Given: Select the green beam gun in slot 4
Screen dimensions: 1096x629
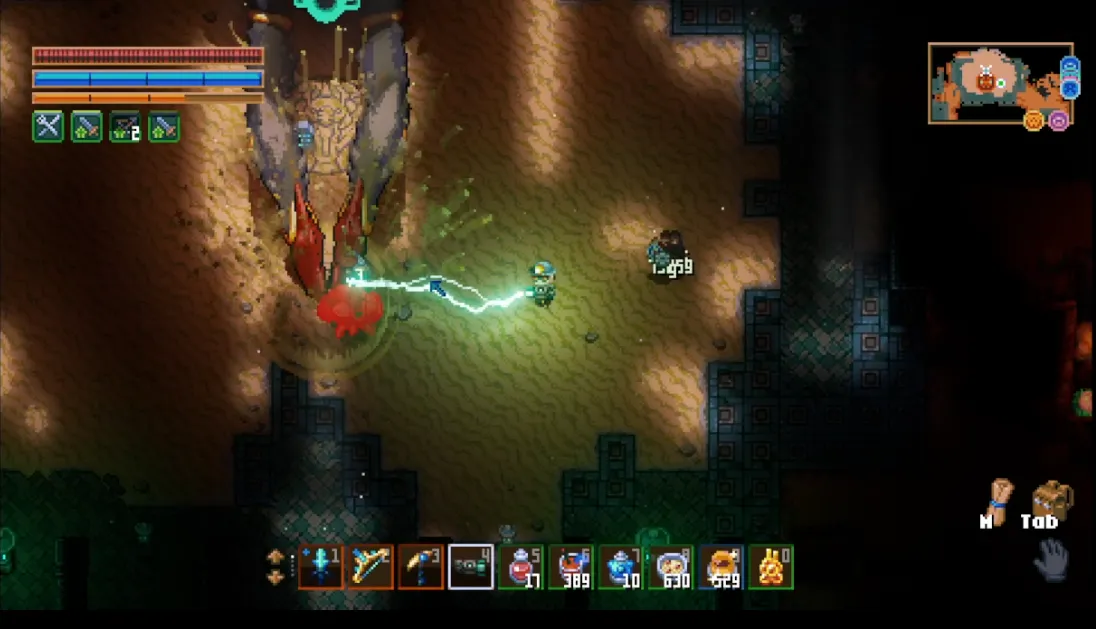Looking at the screenshot, I should pyautogui.click(x=470, y=567).
